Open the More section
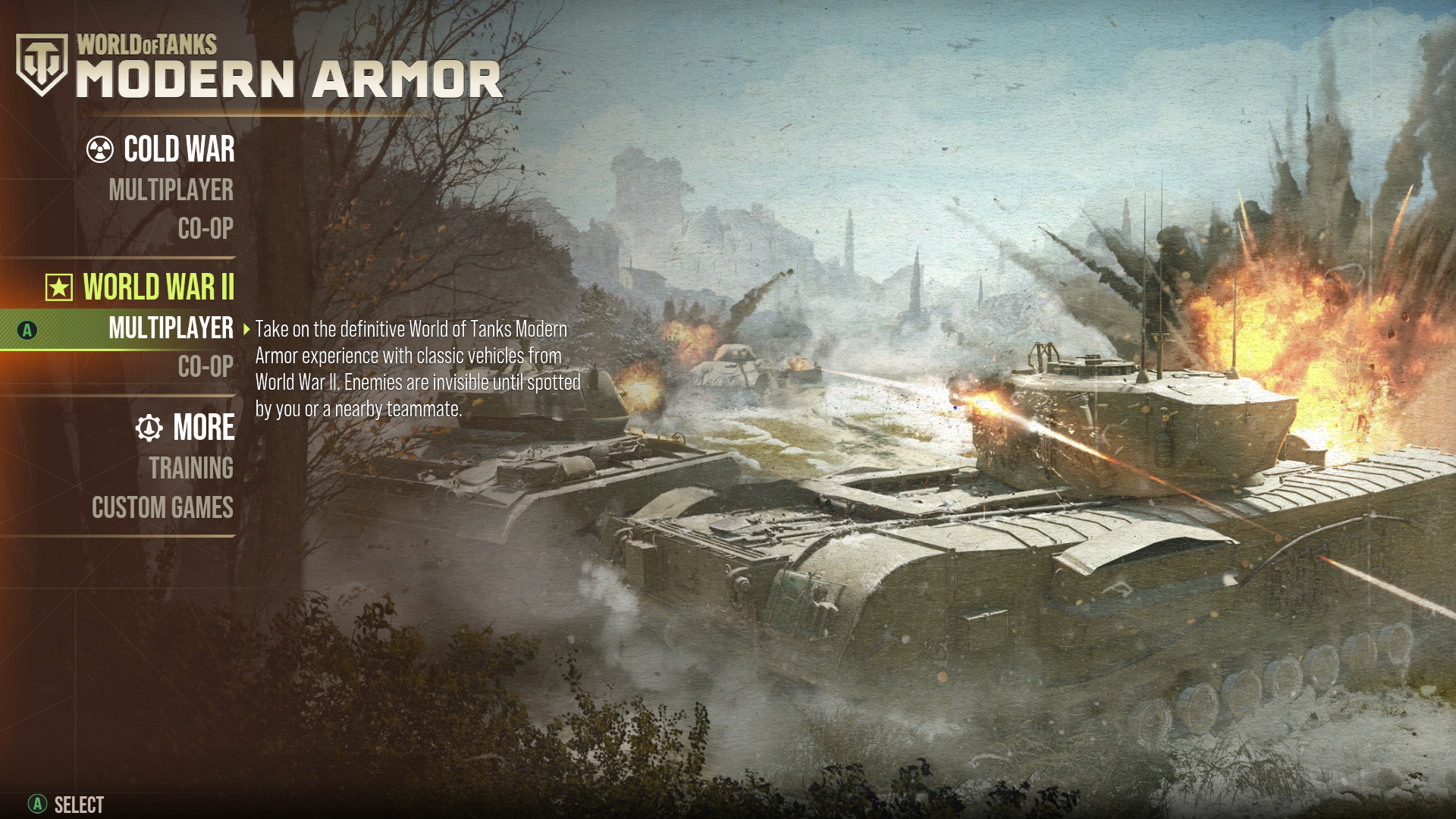 tap(204, 428)
